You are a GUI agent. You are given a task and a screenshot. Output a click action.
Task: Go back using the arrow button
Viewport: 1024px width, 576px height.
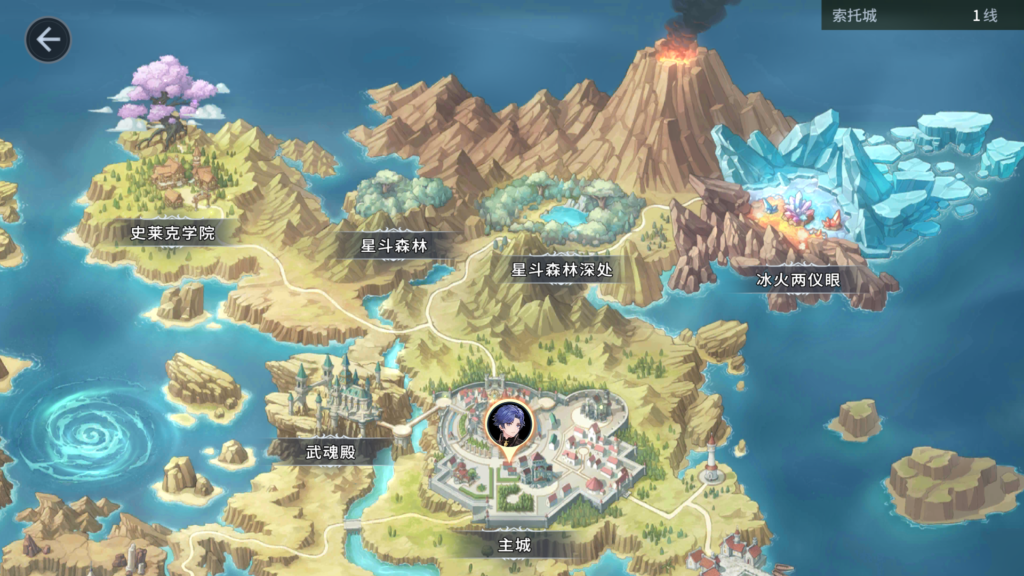[47, 40]
